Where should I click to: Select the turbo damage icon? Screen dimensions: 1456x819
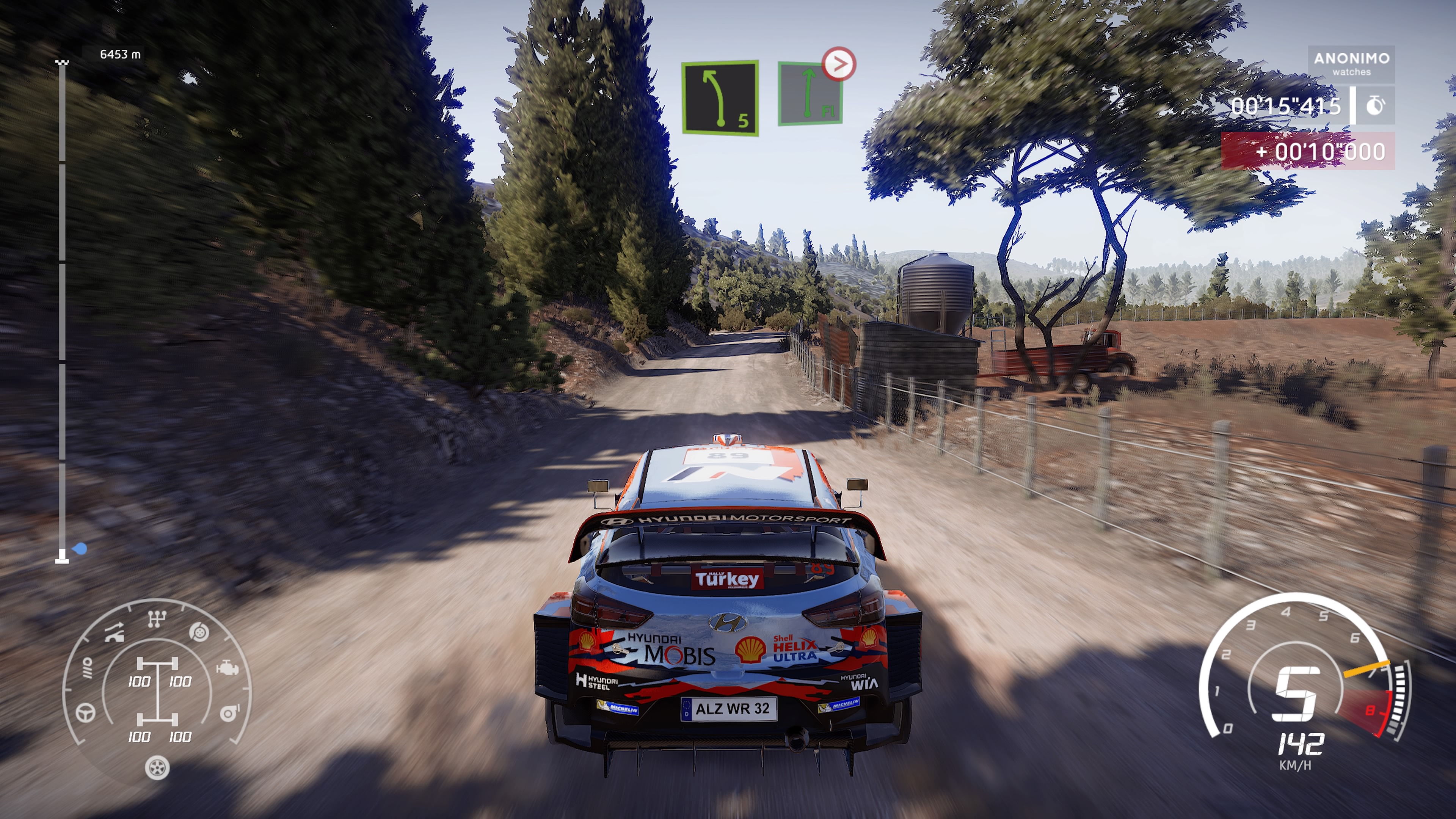(x=229, y=713)
